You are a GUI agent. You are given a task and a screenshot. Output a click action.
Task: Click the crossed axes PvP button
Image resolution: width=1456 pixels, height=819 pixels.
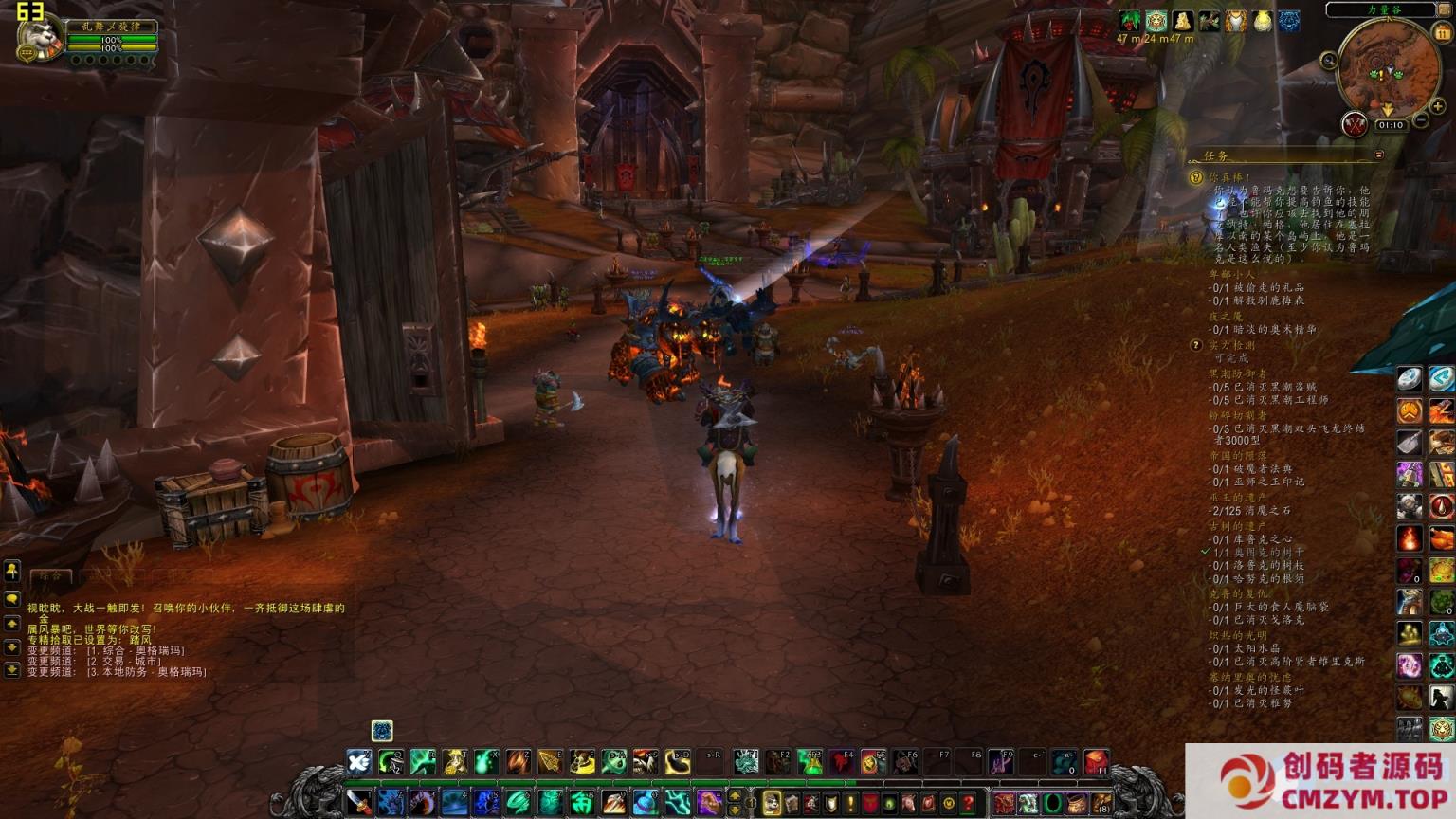tap(1354, 124)
